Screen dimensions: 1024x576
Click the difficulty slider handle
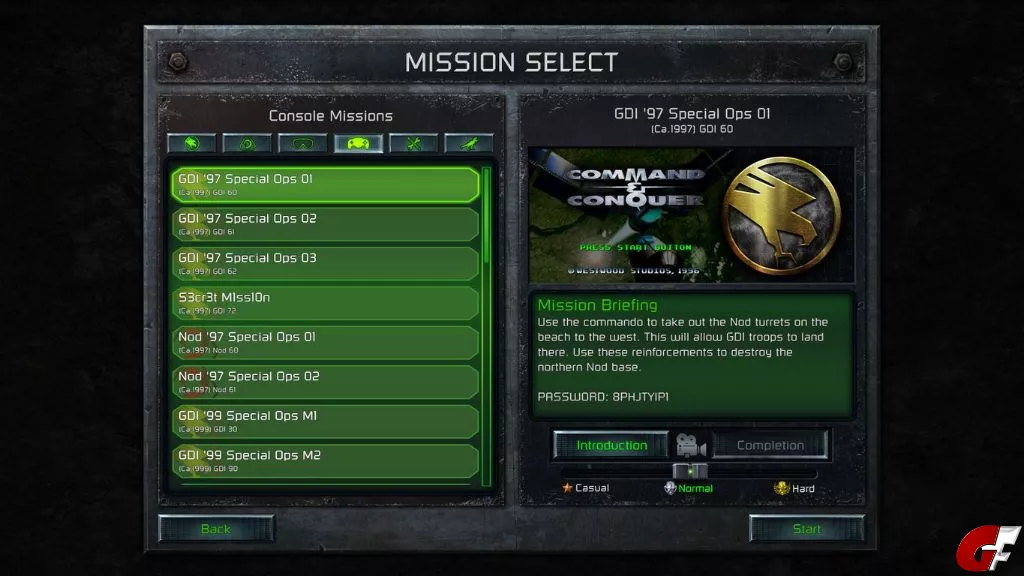pos(690,471)
